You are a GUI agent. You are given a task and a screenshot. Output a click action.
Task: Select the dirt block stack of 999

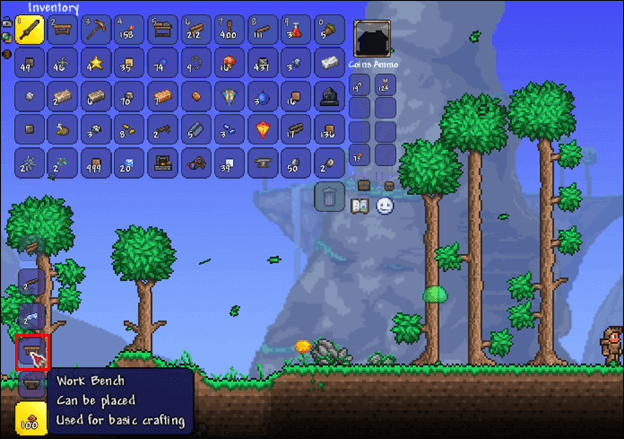coord(98,163)
